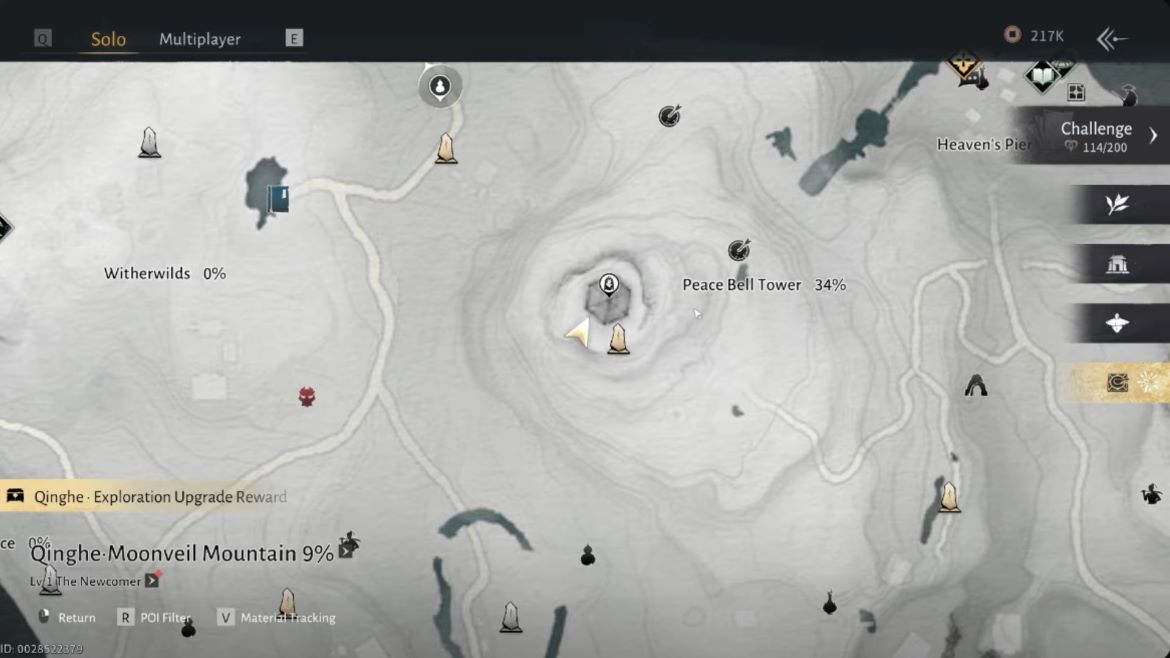Open Qinghe Moonveil Mountain exploration details arrow
Image resolution: width=1170 pixels, height=658 pixels.
[x=347, y=550]
